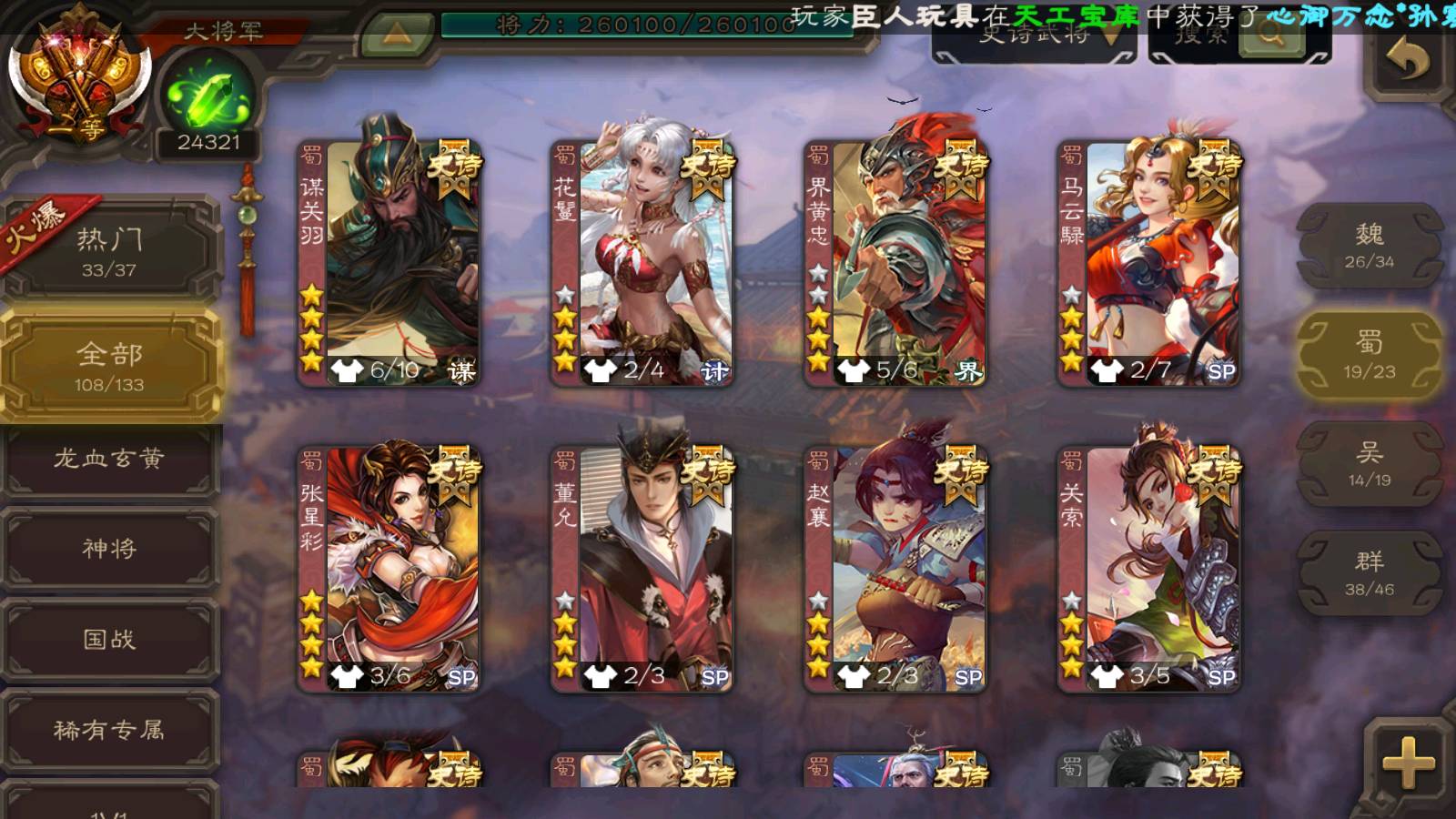Viewport: 1456px width, 819px height.
Task: Pick the 张星彩 hero card
Action: (x=389, y=568)
